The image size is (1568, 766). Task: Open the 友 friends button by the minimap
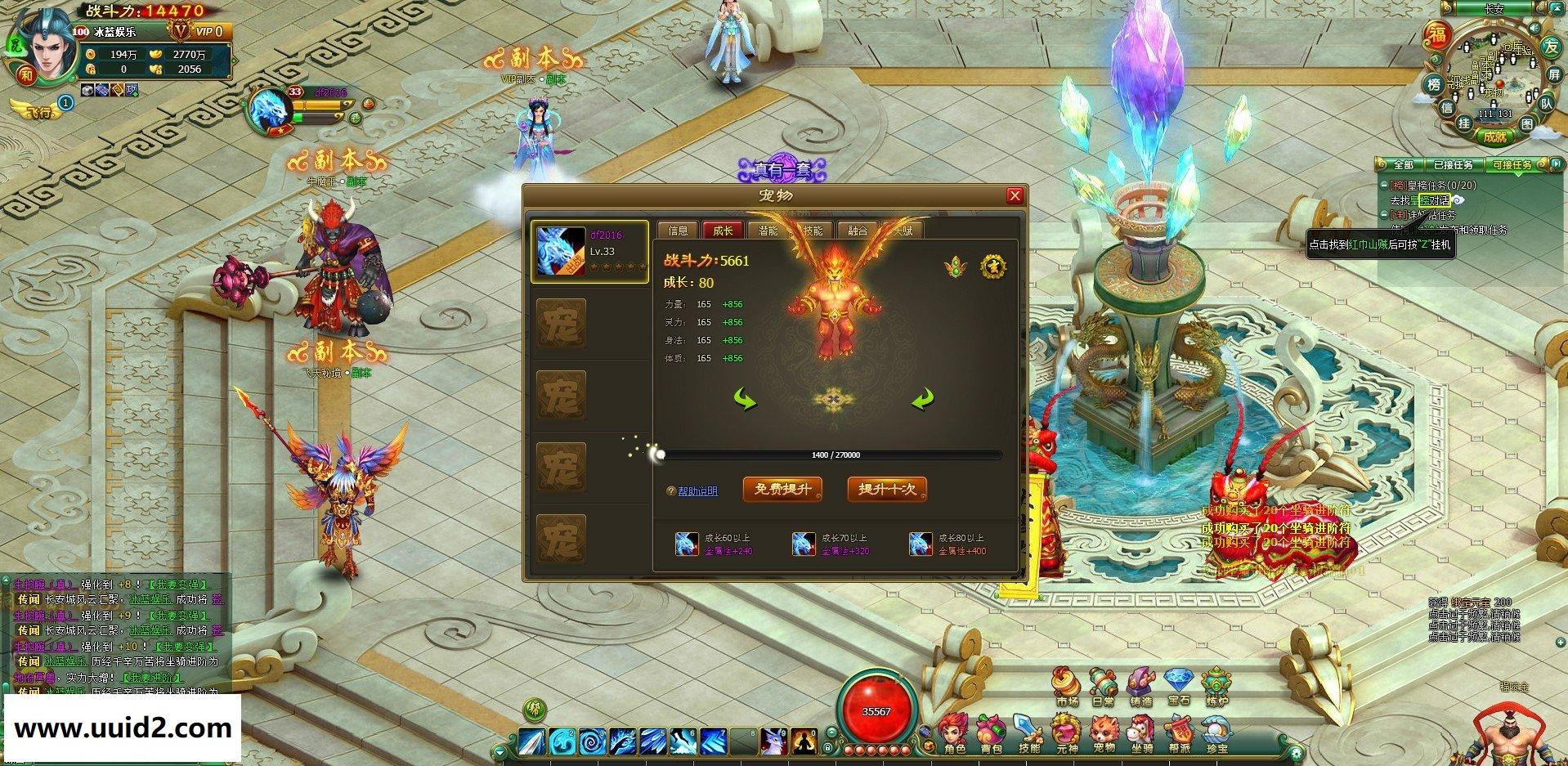click(x=1551, y=47)
